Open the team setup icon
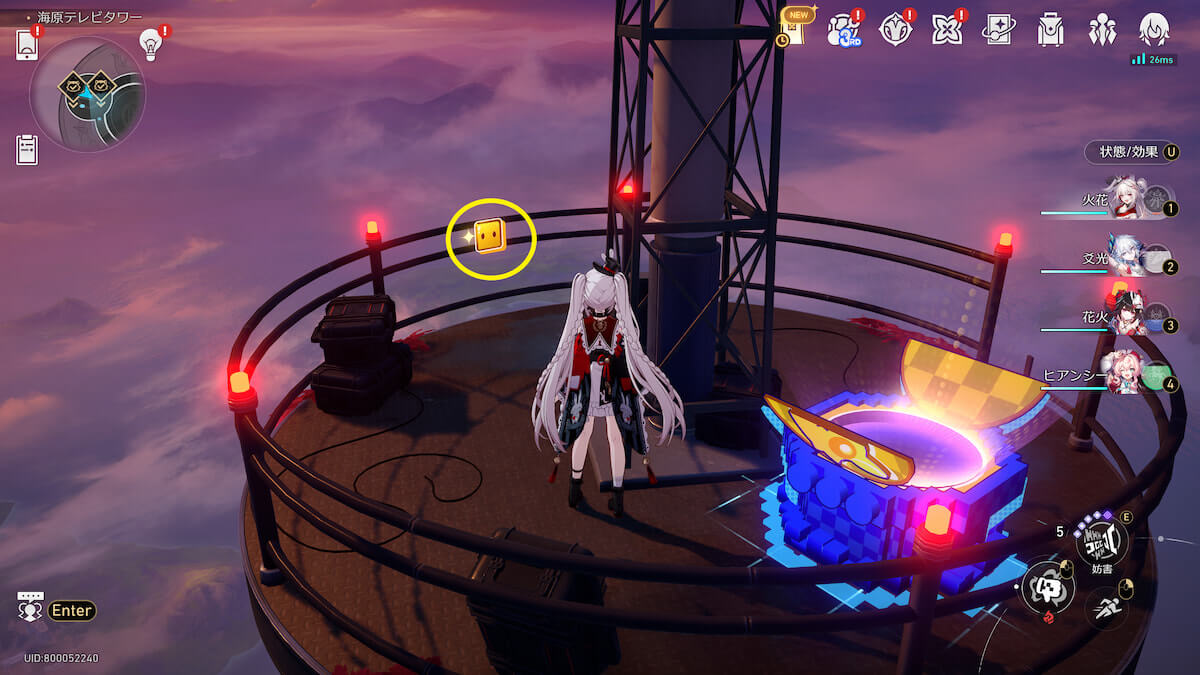1200x675 pixels. (1102, 30)
